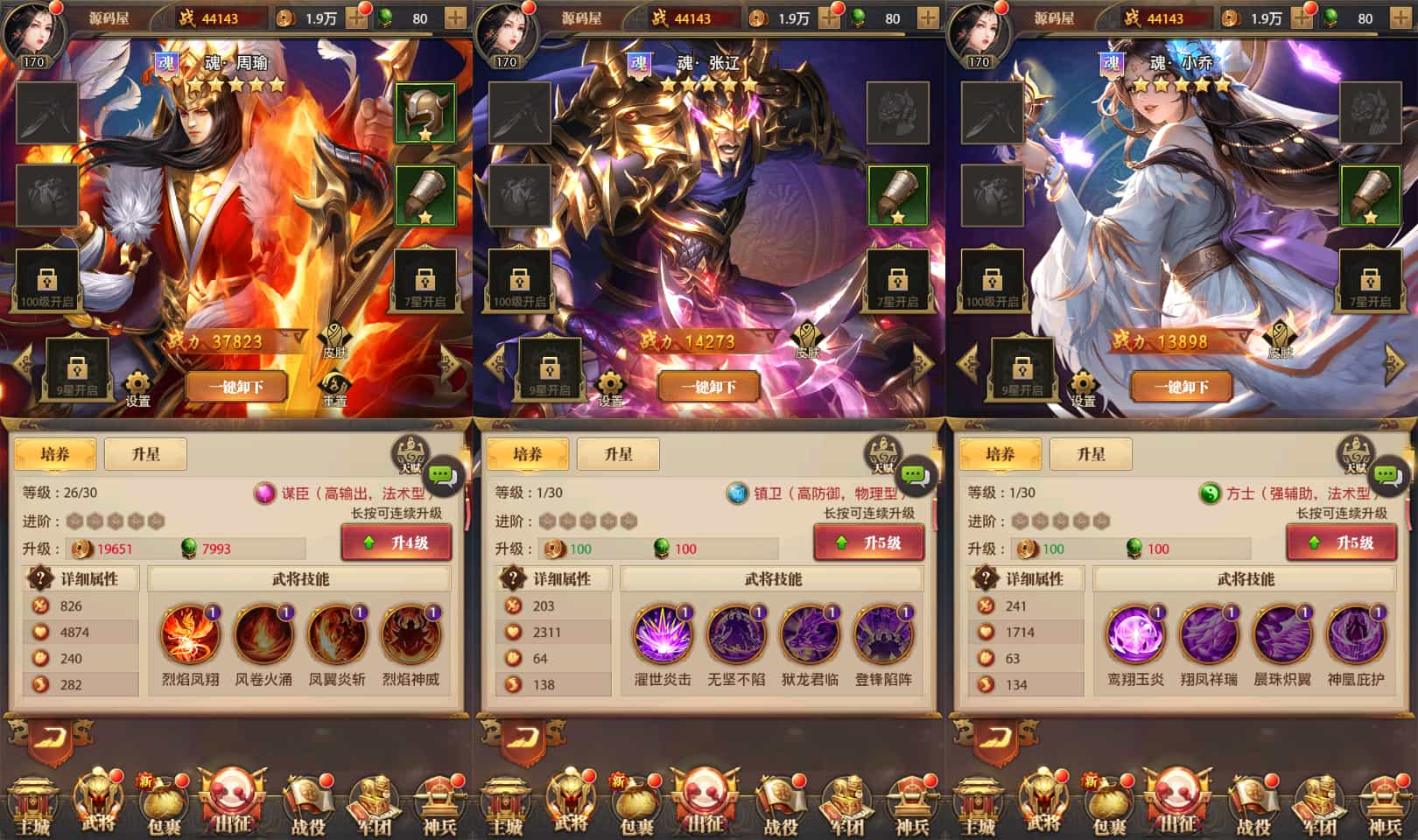Image resolution: width=1418 pixels, height=840 pixels.
Task: Click the 升5级 button for 小乔
Action: click(x=1342, y=542)
